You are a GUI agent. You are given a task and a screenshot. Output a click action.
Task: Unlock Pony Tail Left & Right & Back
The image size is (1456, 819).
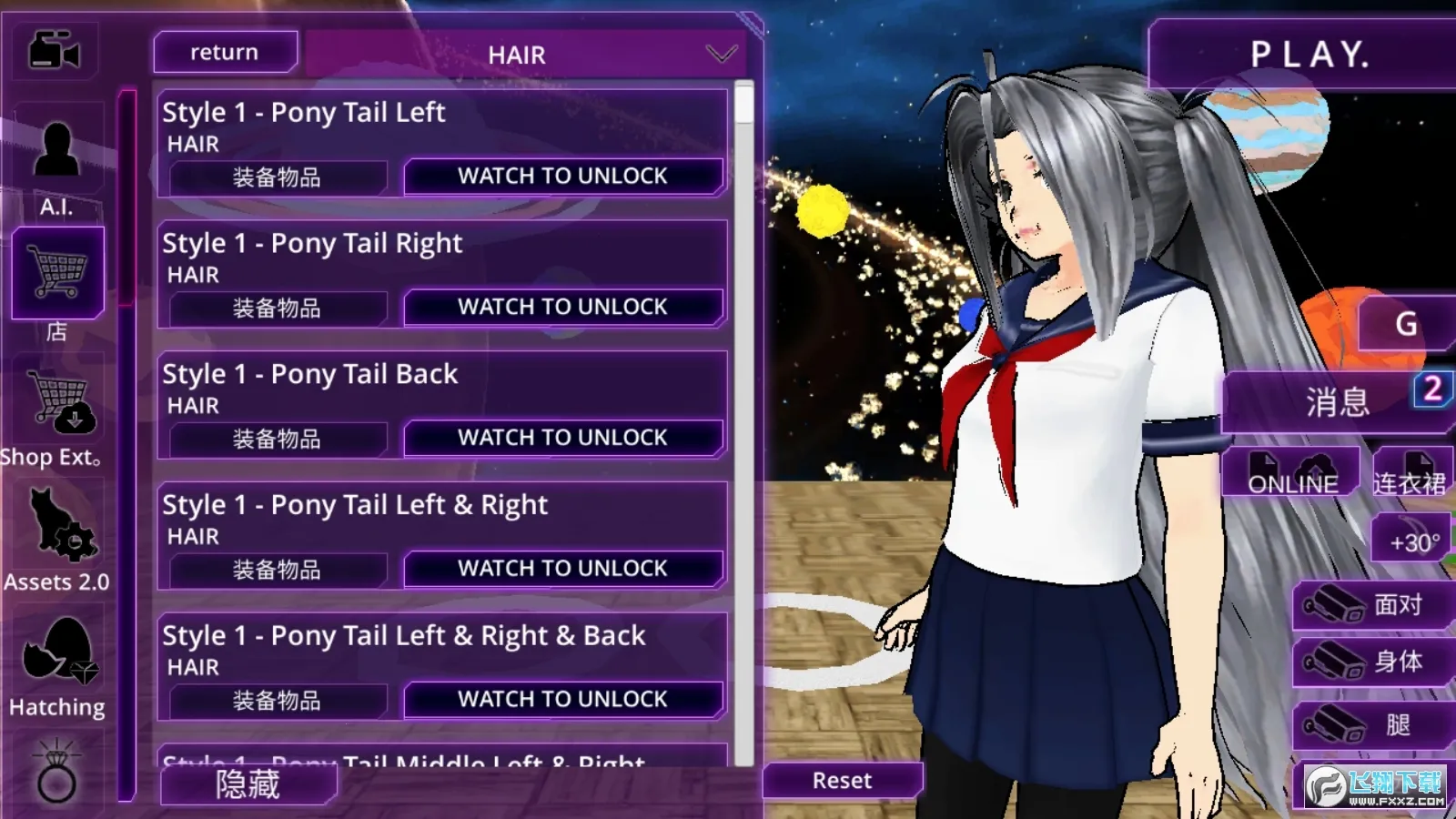pyautogui.click(x=562, y=699)
